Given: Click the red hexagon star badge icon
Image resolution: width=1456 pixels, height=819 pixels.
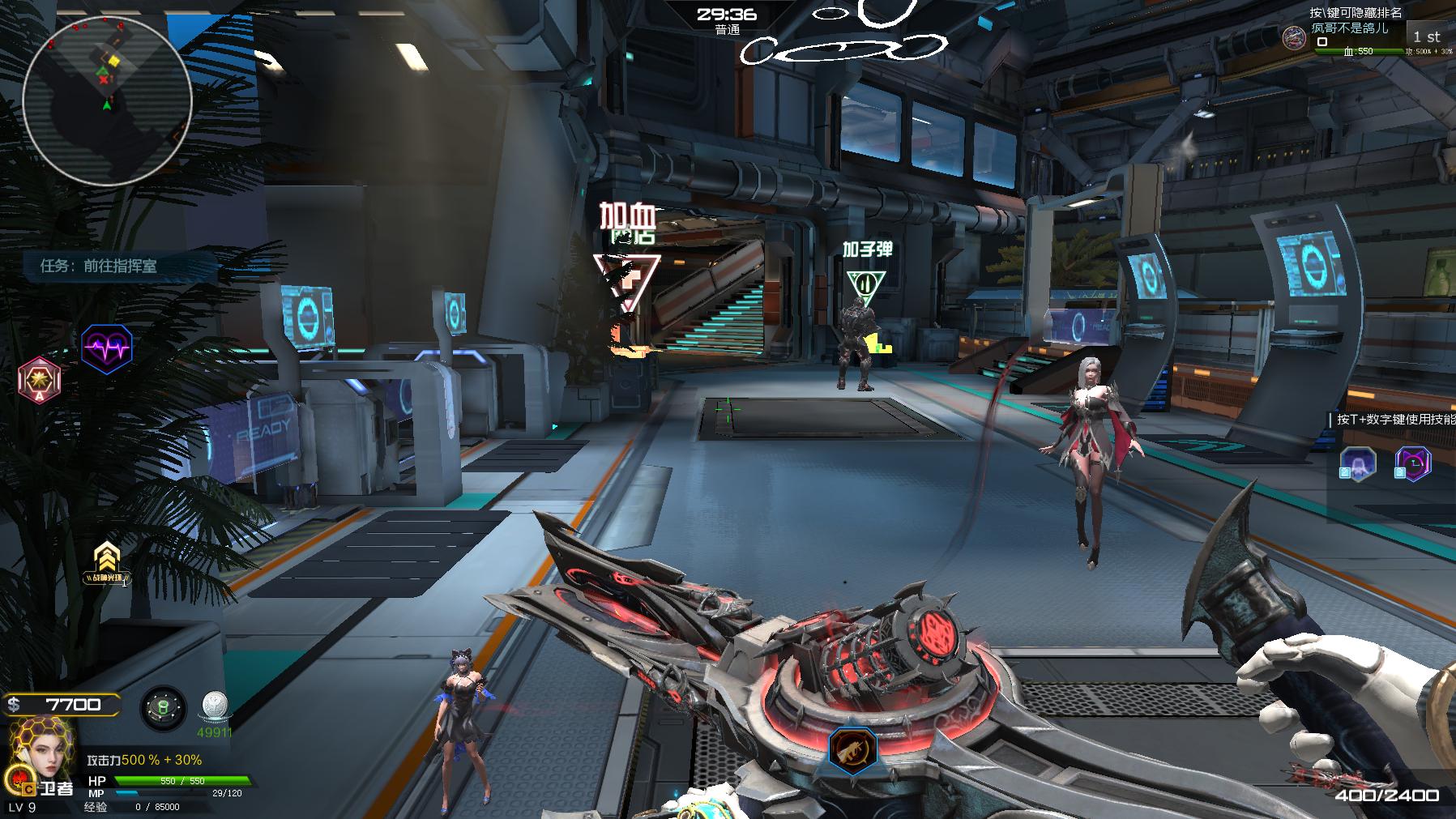Looking at the screenshot, I should (x=39, y=378).
